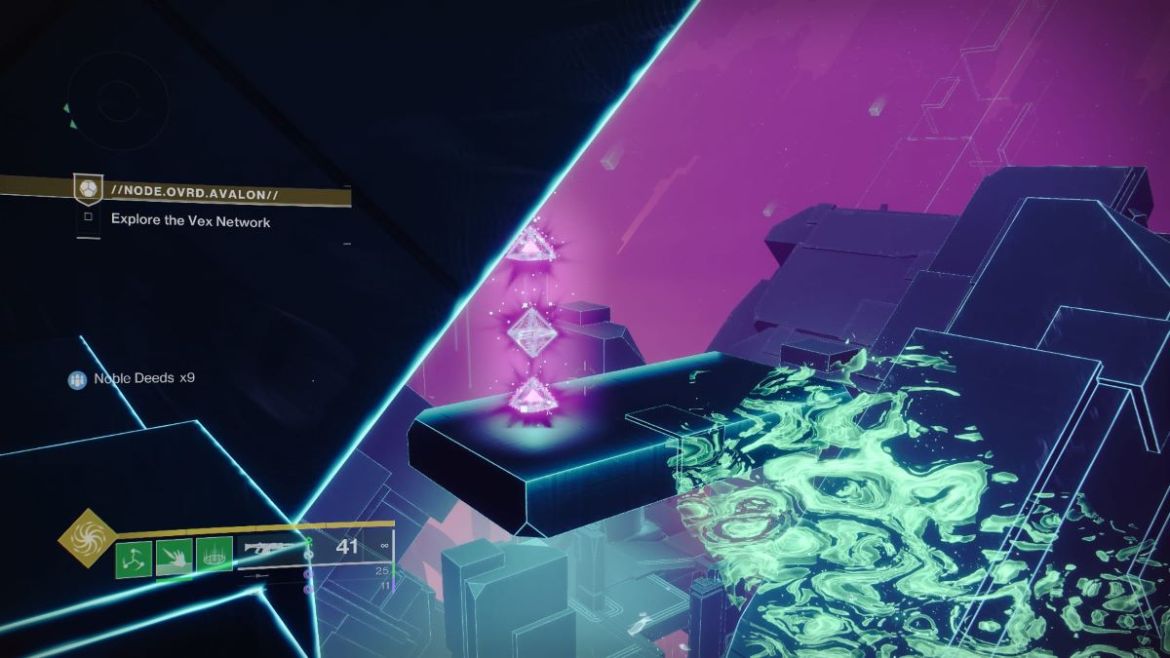This screenshot has width=1170, height=658.
Task: Tick the Explore the Vex Network objective box
Action: [89, 217]
